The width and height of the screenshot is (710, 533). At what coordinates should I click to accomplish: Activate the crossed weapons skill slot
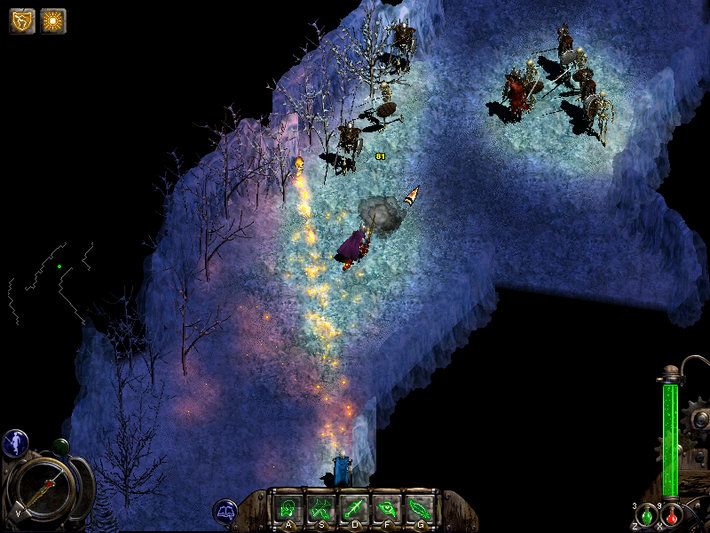(x=322, y=506)
